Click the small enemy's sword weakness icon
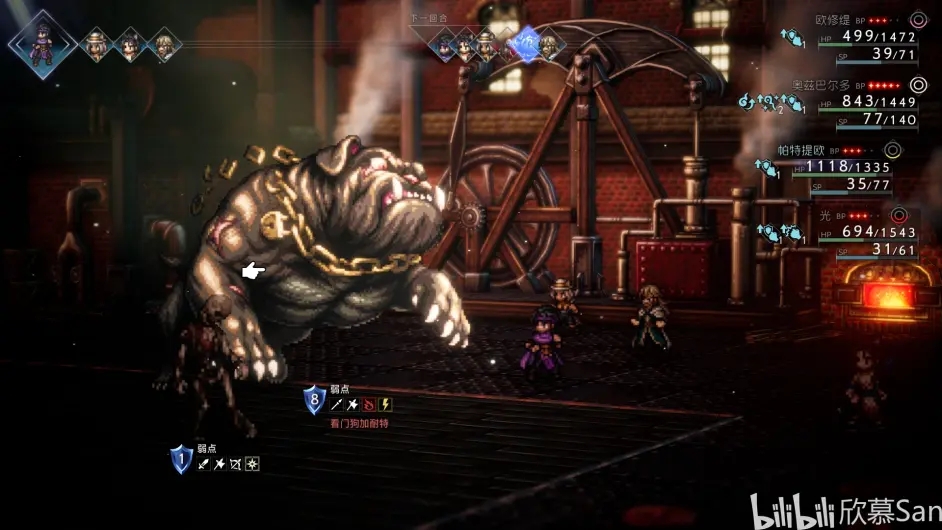942x530 pixels. [x=205, y=464]
